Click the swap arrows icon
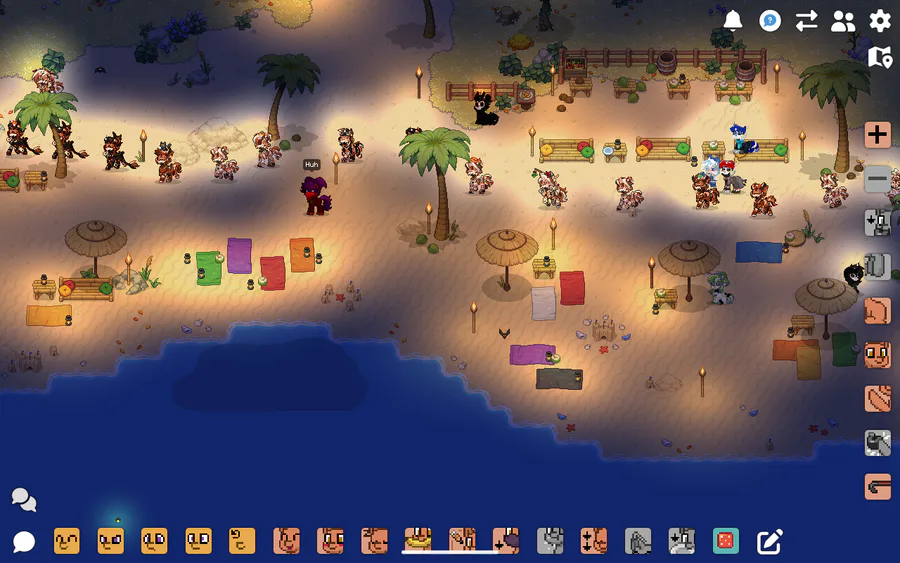Viewport: 900px width, 563px height. (x=806, y=21)
